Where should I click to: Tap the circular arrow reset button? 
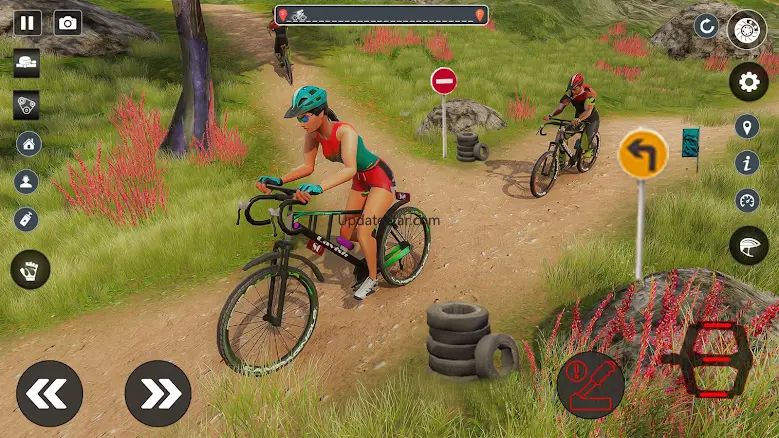coord(707,26)
